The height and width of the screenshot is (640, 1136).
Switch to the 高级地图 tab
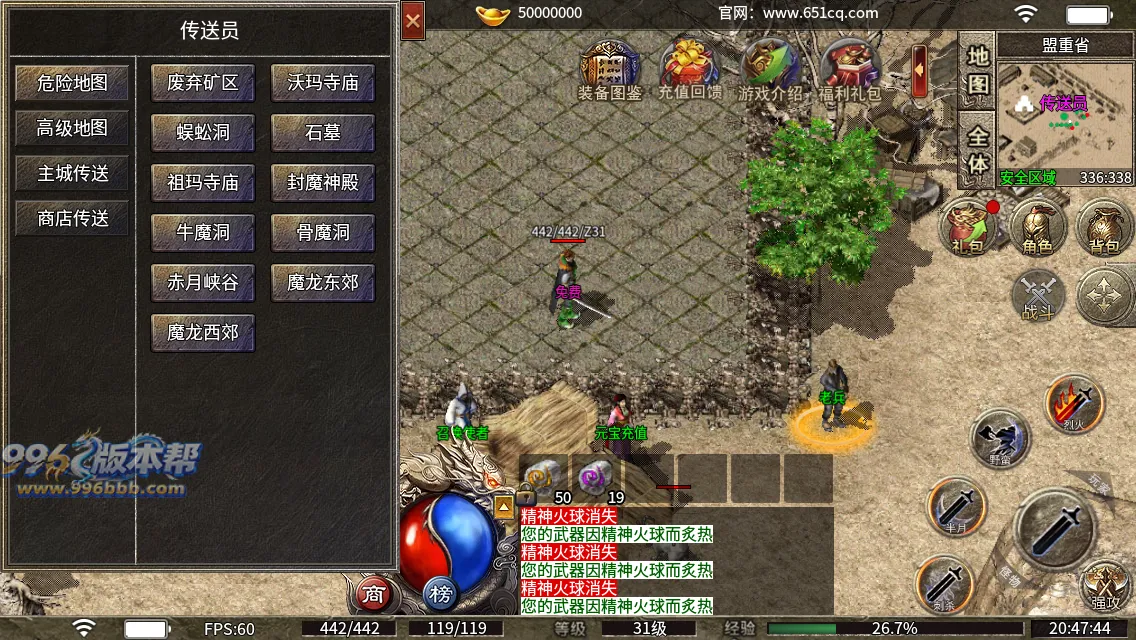[72, 128]
